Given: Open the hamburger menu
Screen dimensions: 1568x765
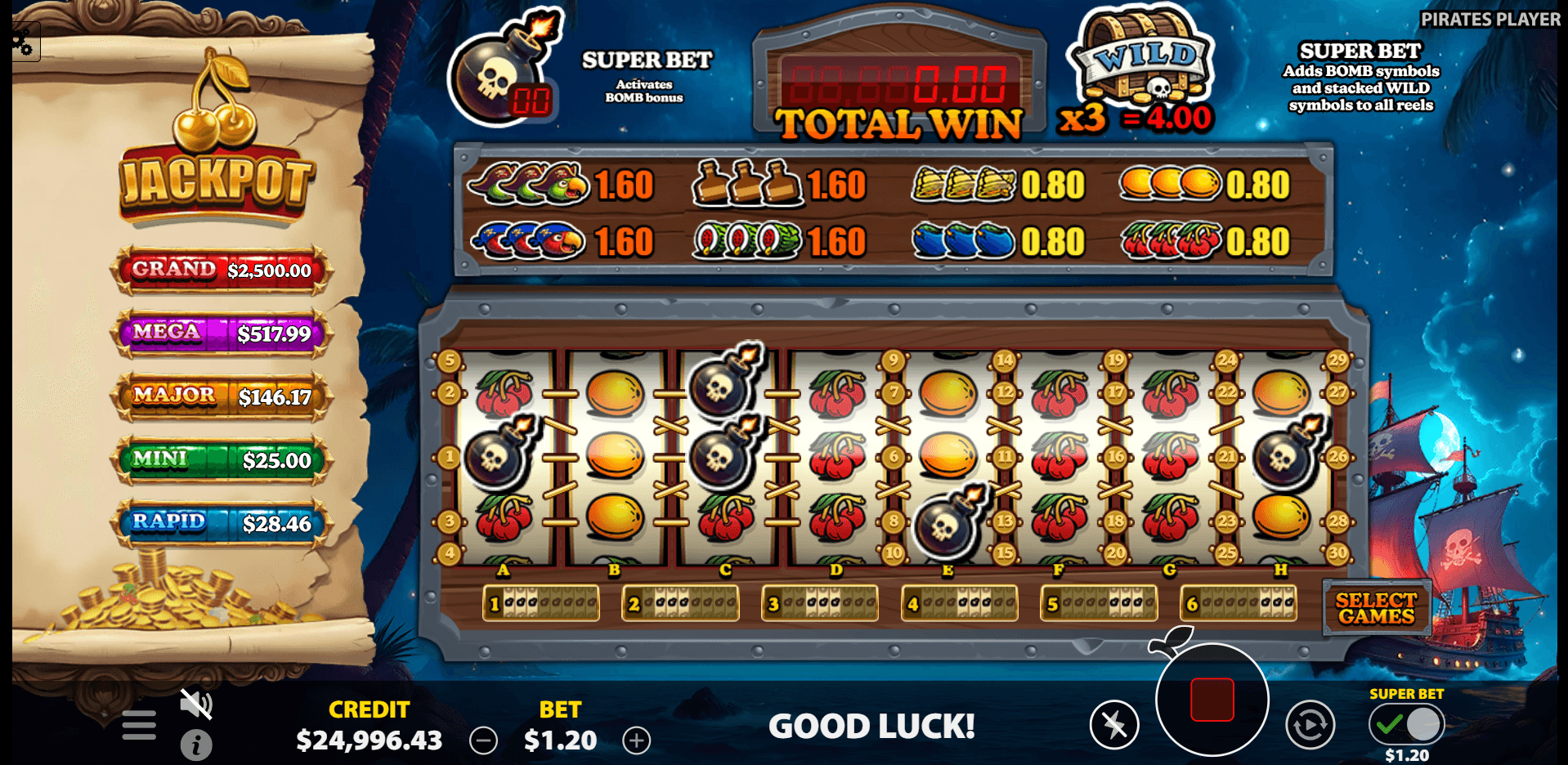Looking at the screenshot, I should point(139,725).
